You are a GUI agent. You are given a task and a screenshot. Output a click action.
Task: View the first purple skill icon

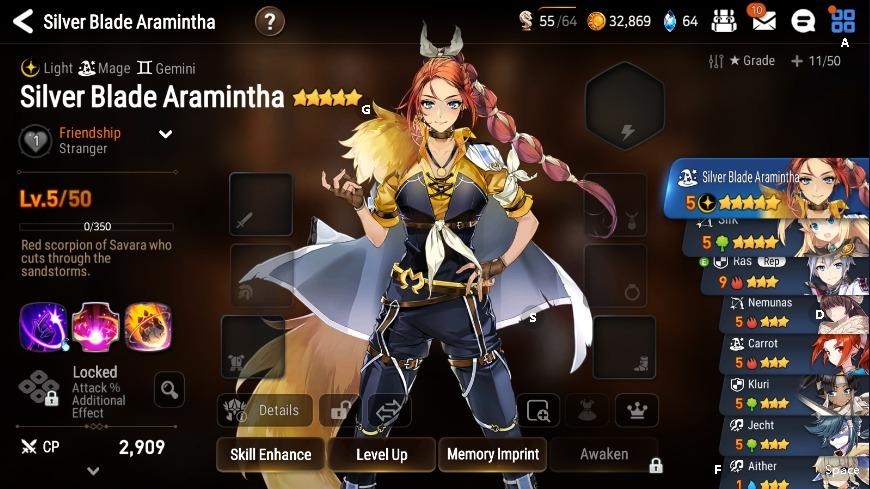(43, 326)
